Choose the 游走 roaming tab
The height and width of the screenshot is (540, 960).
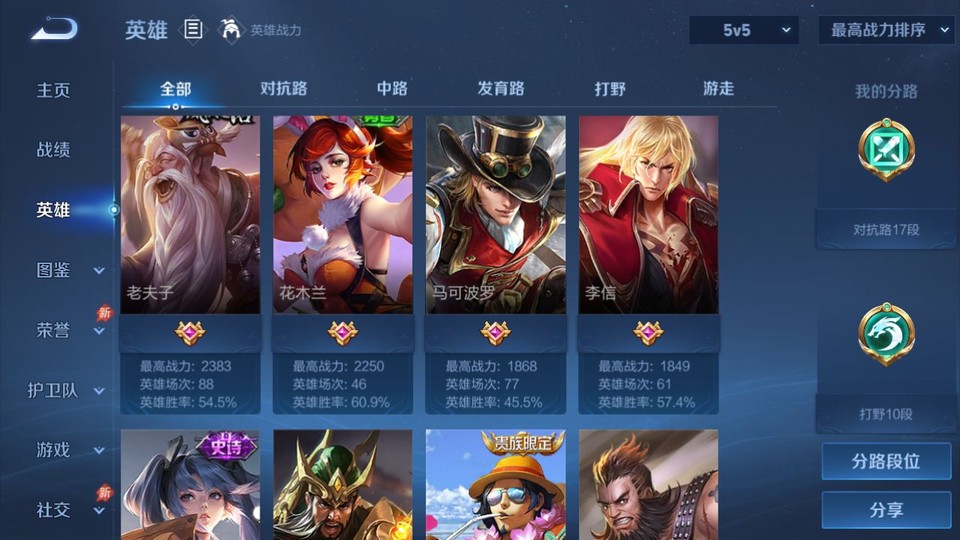[x=718, y=88]
